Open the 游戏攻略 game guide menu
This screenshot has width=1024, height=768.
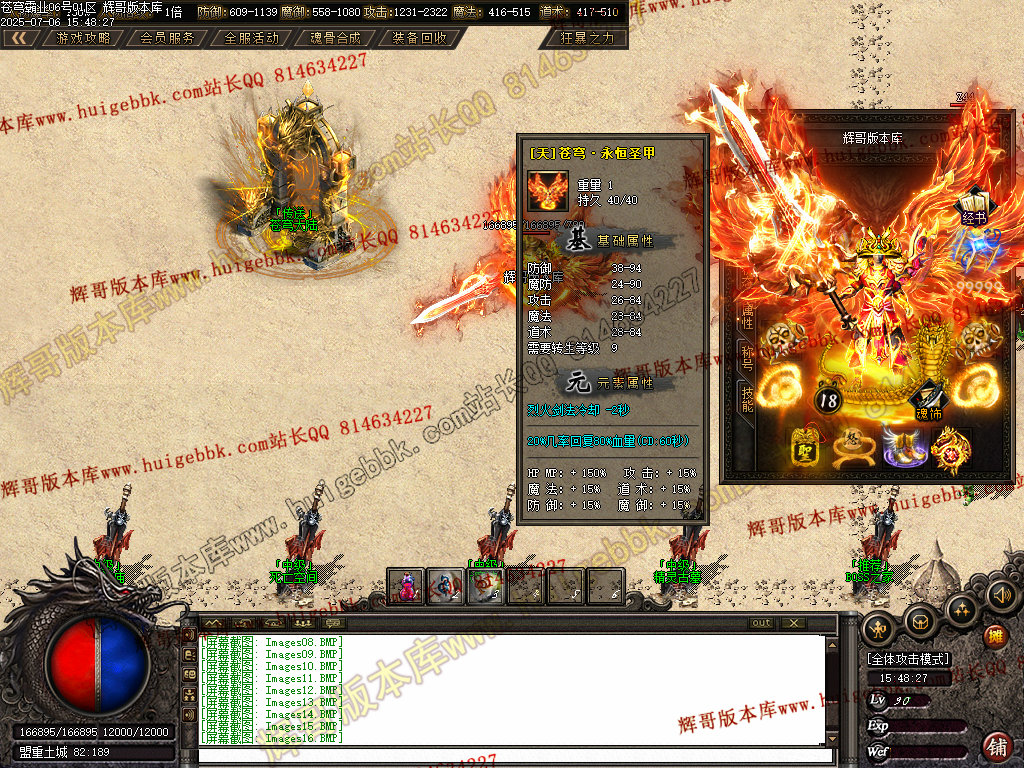tap(83, 38)
